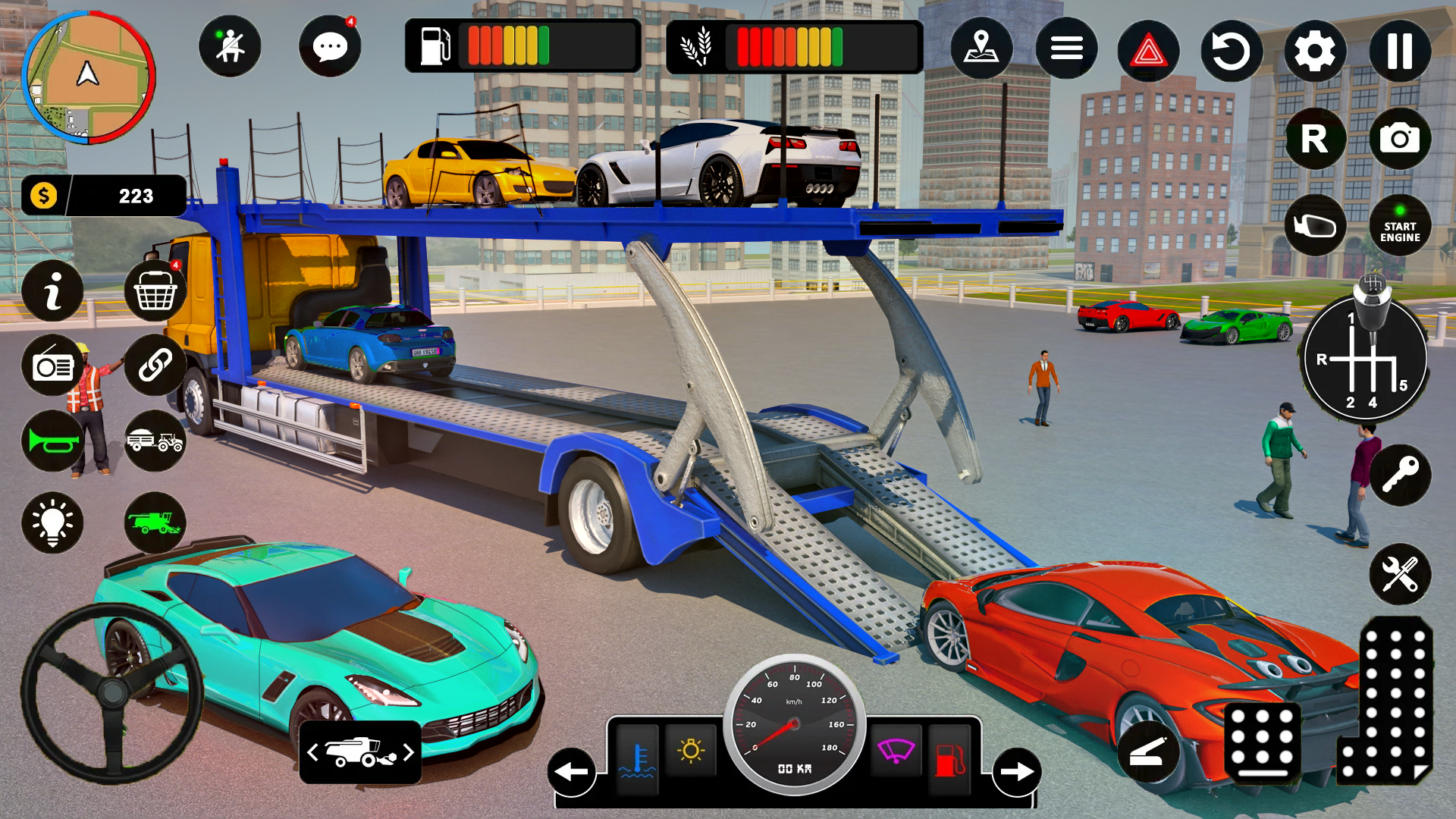The height and width of the screenshot is (819, 1456).
Task: Open the radio icon
Action: [x=52, y=367]
